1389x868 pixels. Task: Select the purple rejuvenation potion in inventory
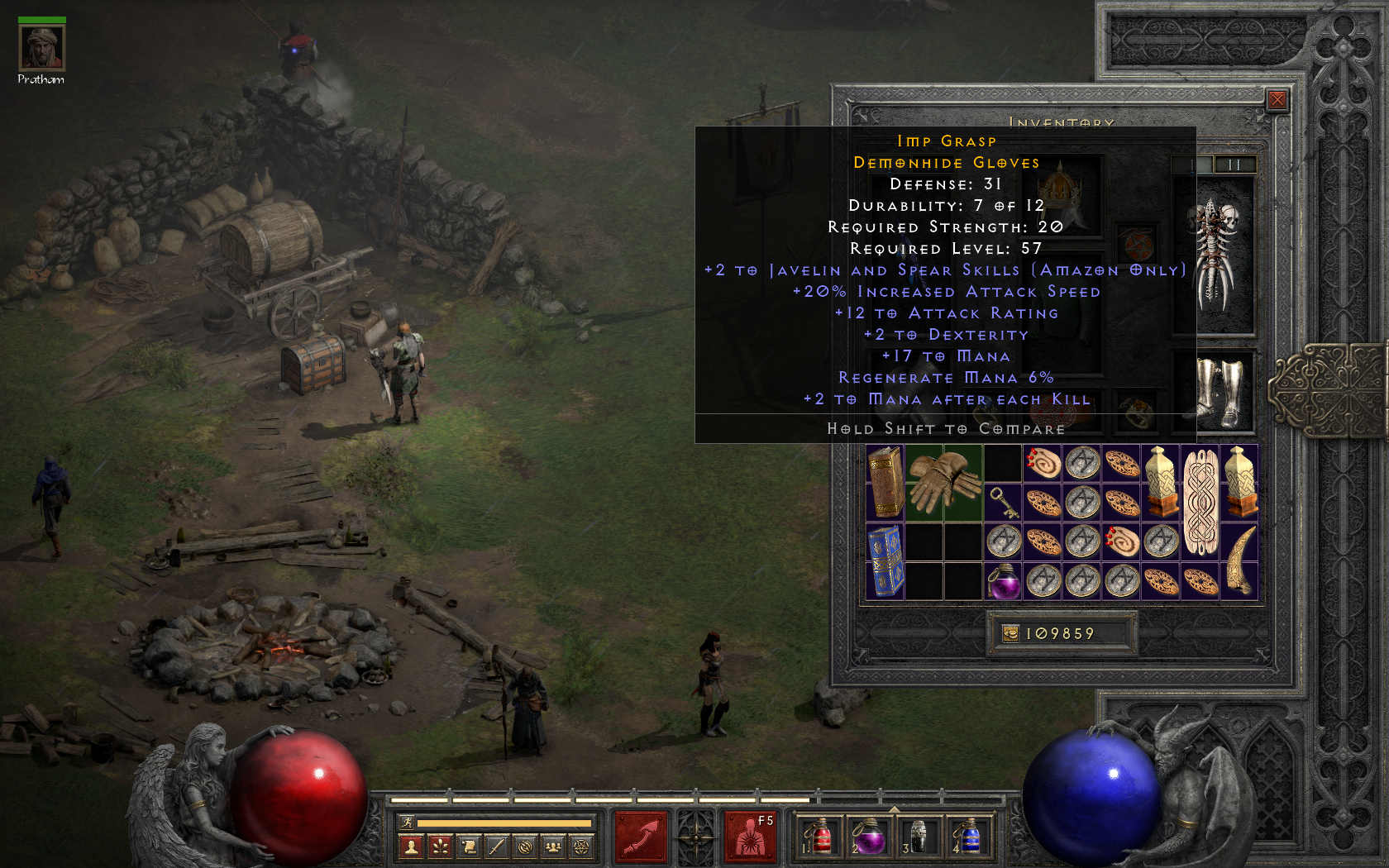coord(1004,581)
